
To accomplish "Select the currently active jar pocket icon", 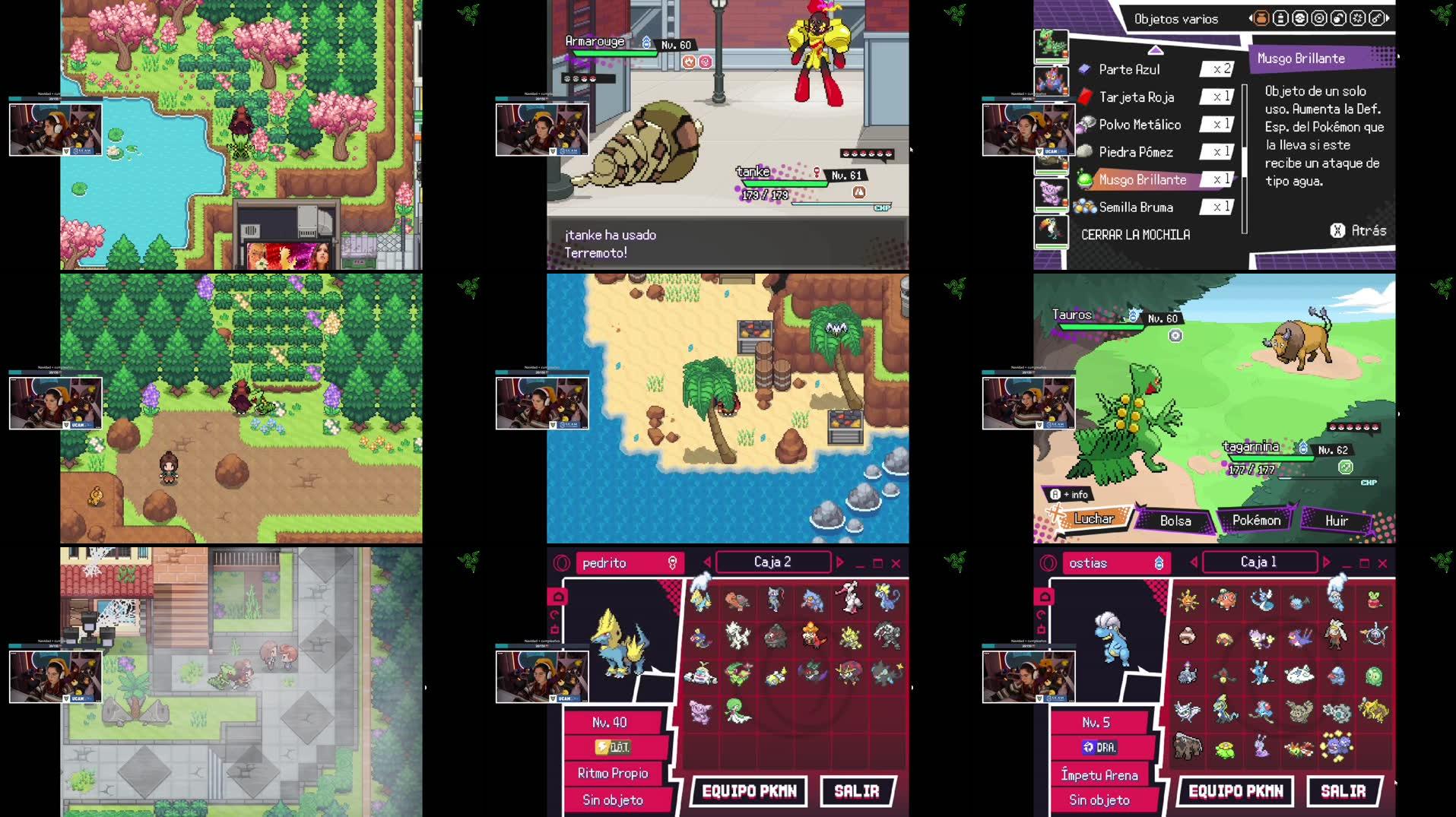I will click(1261, 18).
